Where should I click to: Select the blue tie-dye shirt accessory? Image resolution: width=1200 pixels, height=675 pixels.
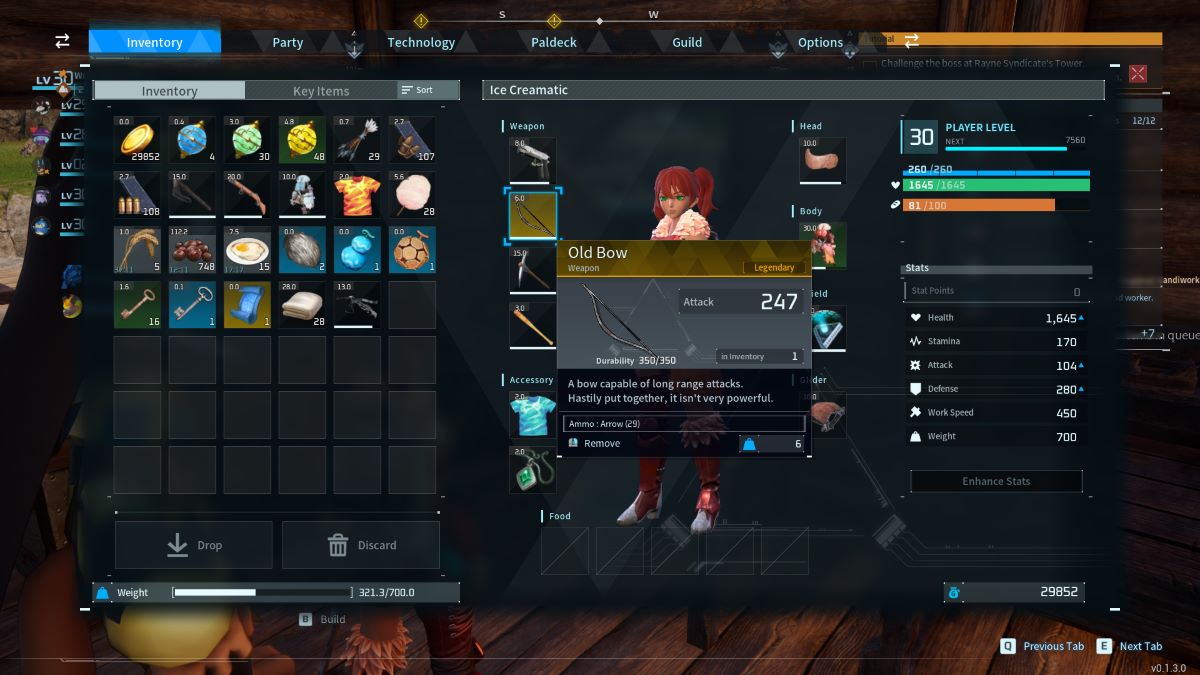pos(532,414)
